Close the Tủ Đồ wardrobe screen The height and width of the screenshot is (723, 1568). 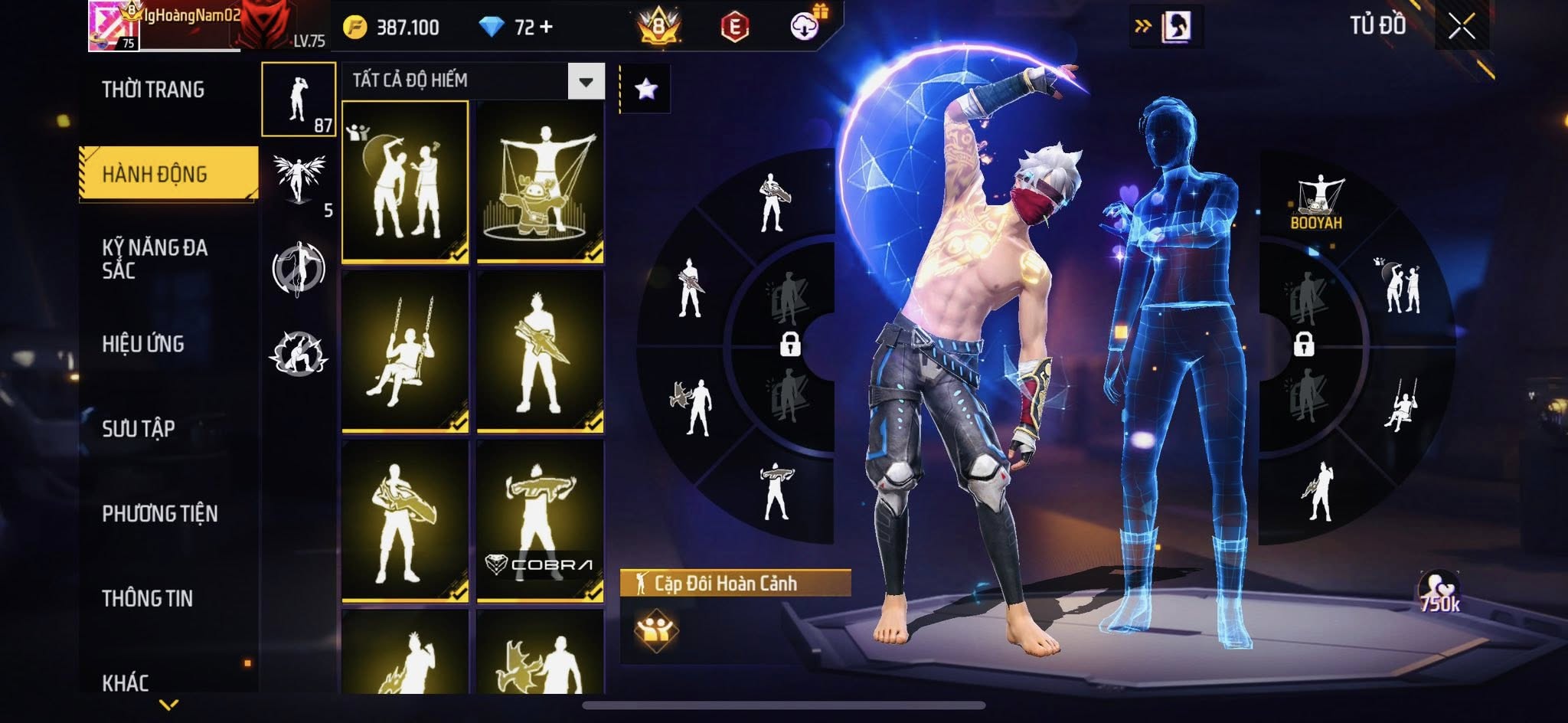point(1462,27)
